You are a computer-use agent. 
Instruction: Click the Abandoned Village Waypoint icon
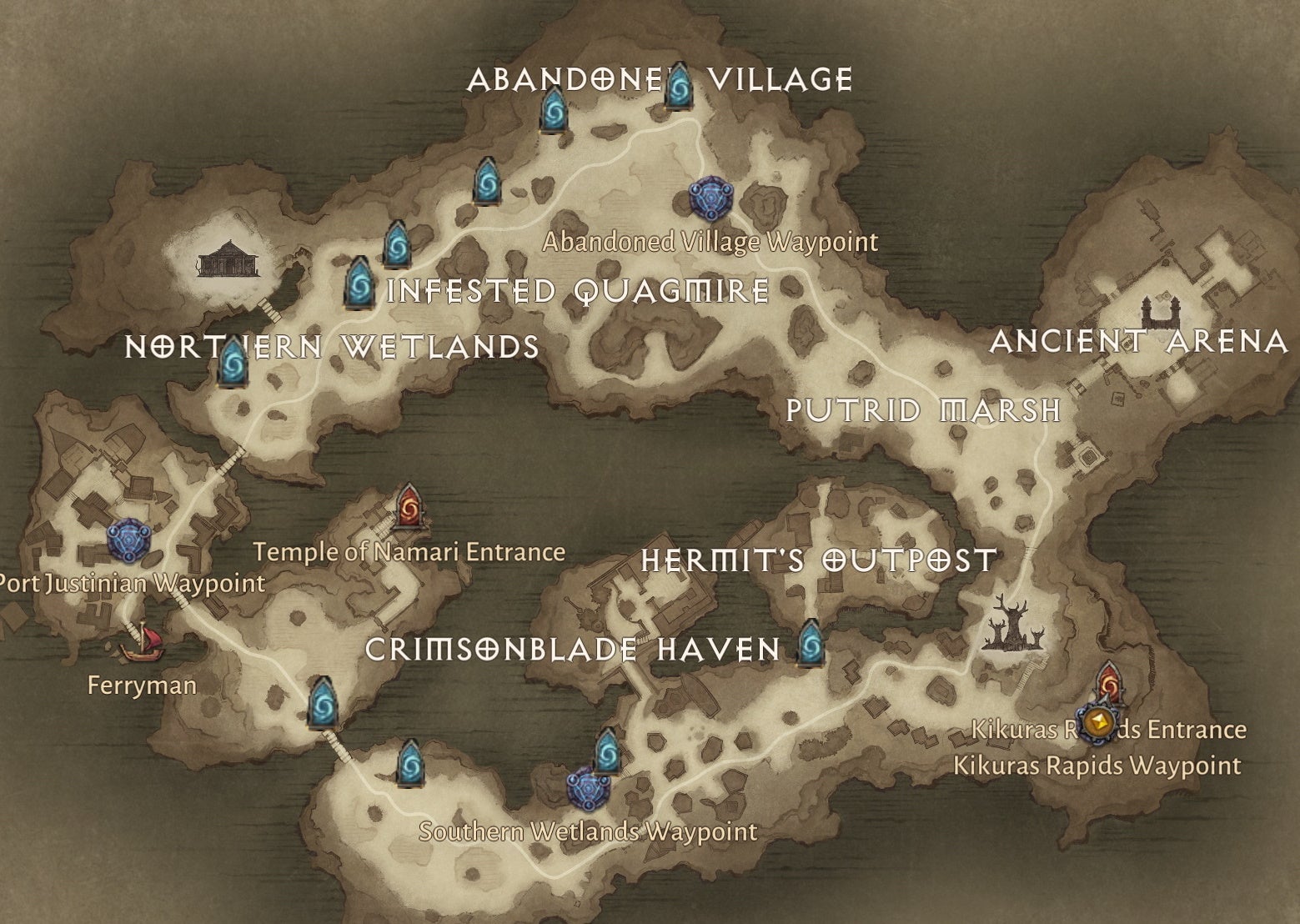(x=710, y=199)
